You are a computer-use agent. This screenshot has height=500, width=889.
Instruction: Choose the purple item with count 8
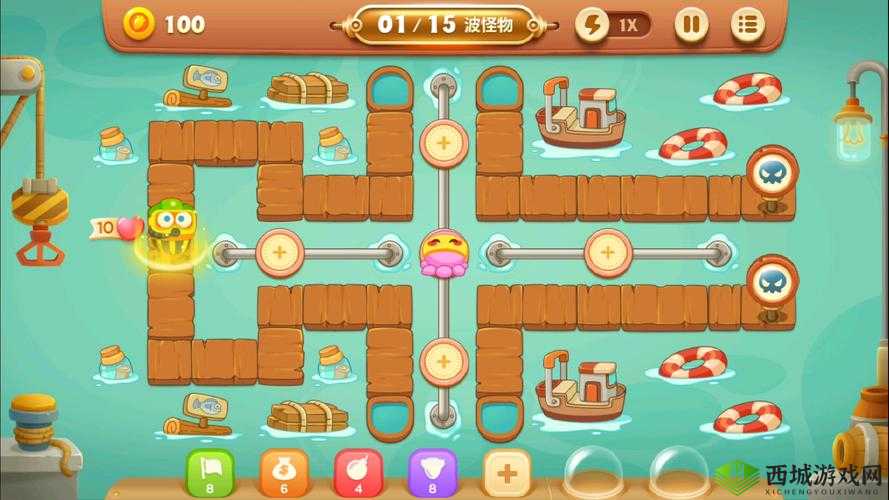433,471
